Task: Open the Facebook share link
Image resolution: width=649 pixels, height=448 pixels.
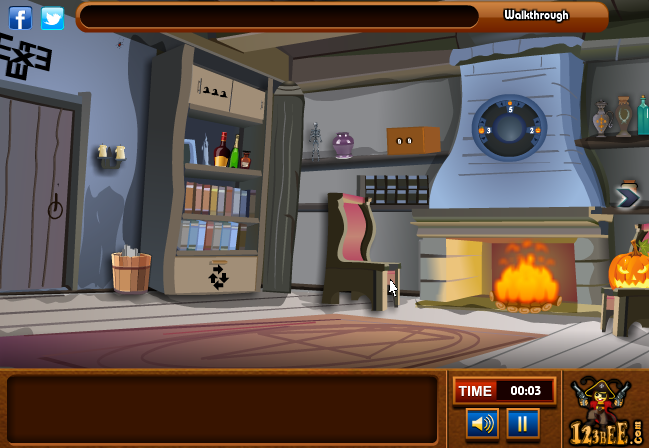Action: coord(20,18)
